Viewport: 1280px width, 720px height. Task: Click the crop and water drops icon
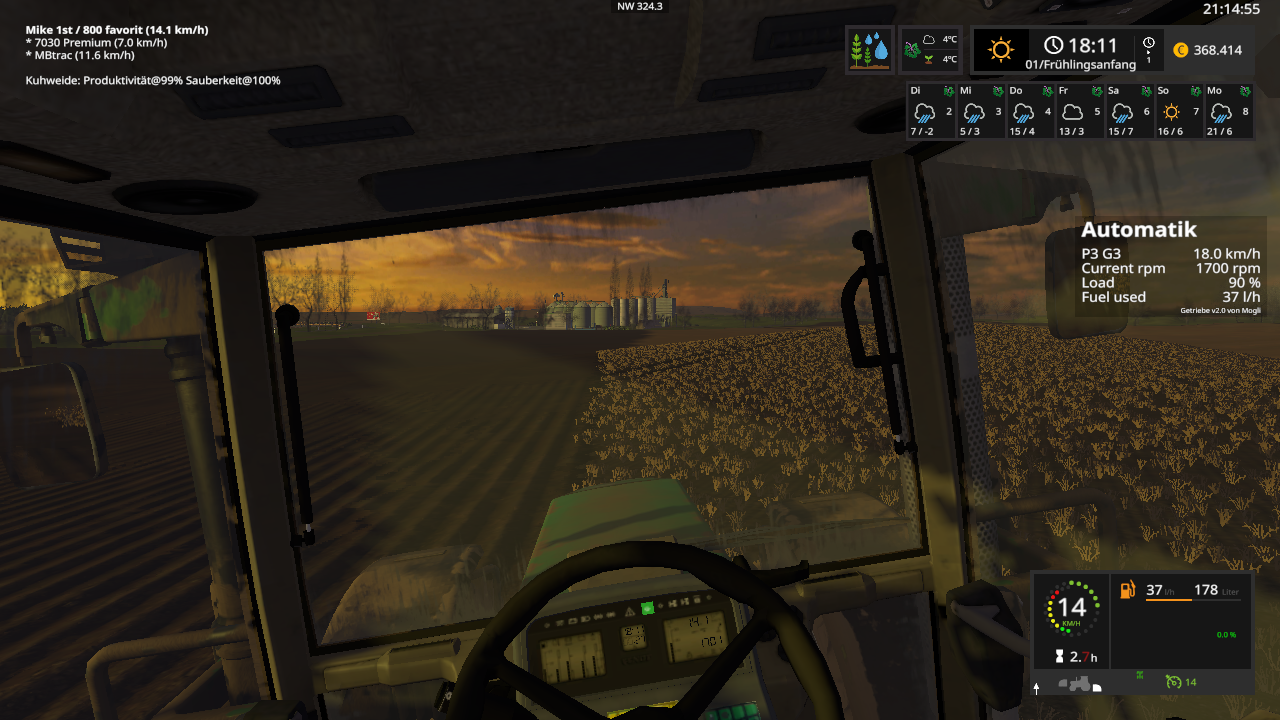pos(869,50)
